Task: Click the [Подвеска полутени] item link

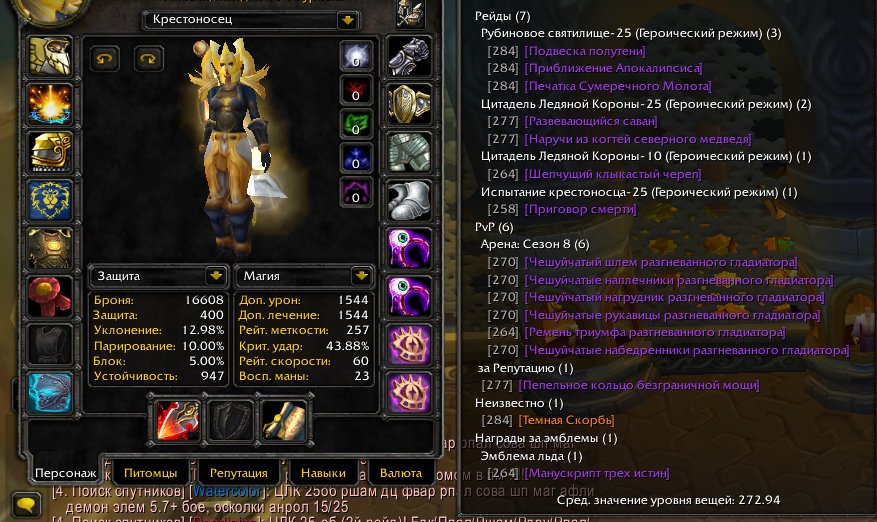Action: [585, 51]
